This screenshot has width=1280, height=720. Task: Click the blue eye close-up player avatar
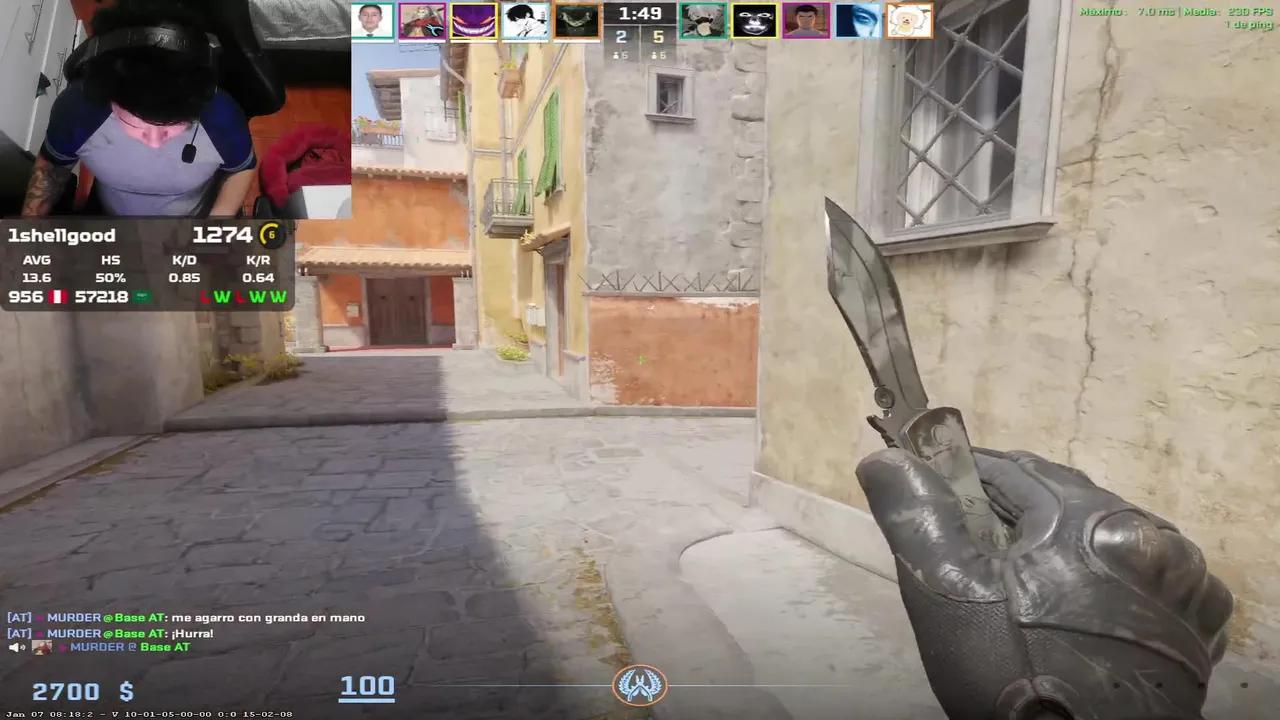point(858,20)
